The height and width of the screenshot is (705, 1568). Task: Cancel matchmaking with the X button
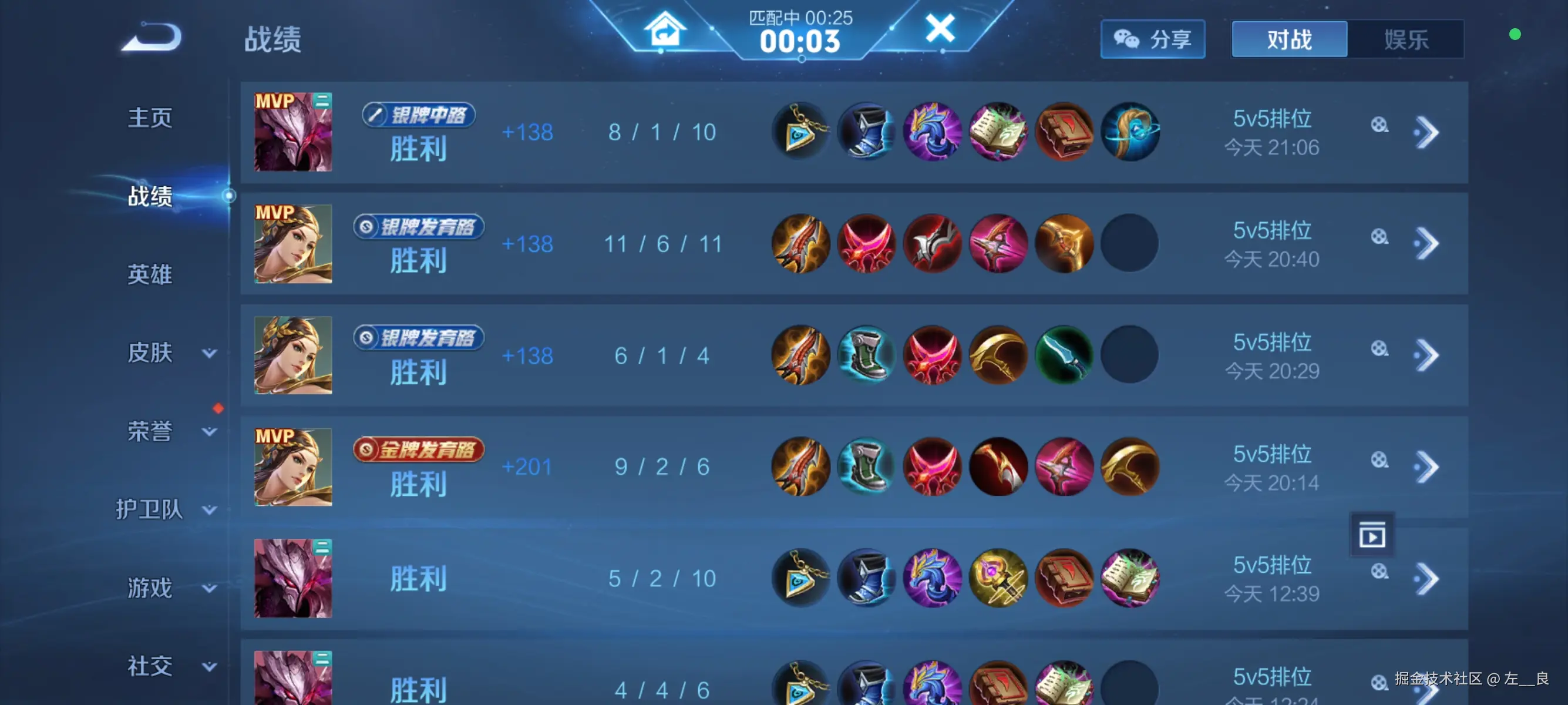[x=940, y=28]
